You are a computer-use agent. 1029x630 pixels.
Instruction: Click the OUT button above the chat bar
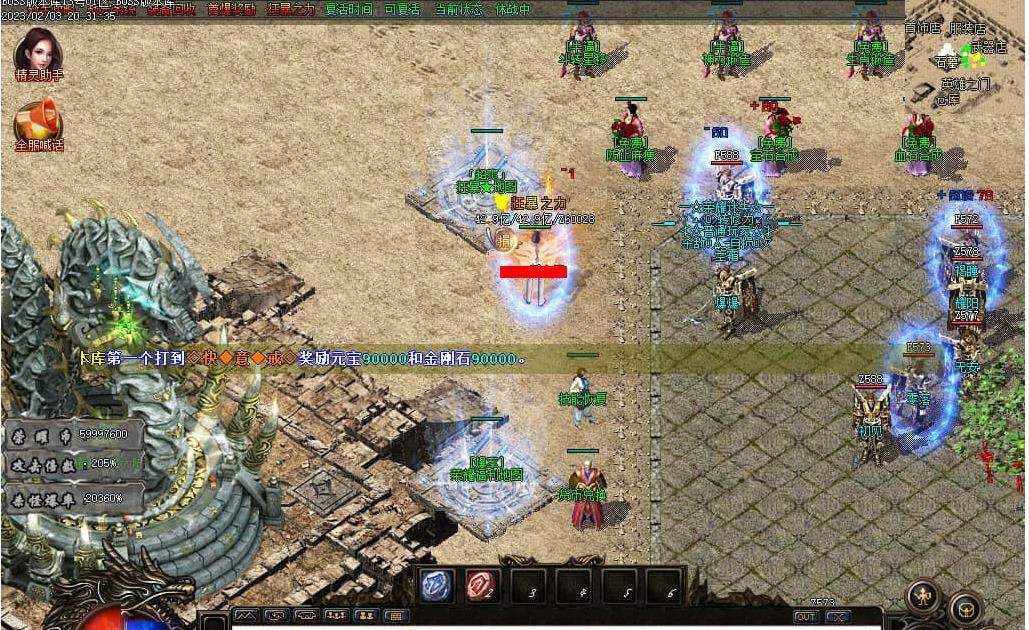805,617
